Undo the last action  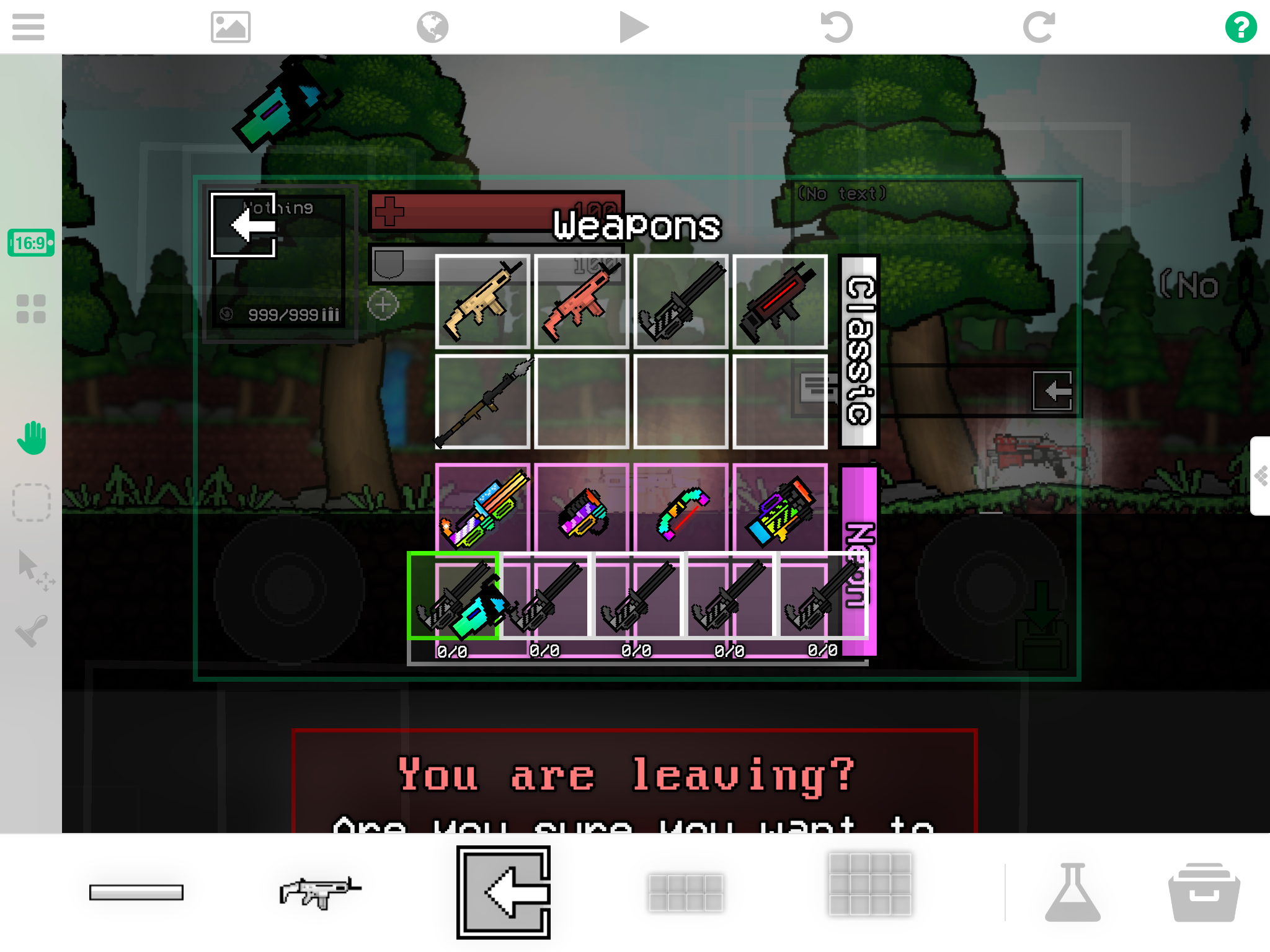point(836,27)
